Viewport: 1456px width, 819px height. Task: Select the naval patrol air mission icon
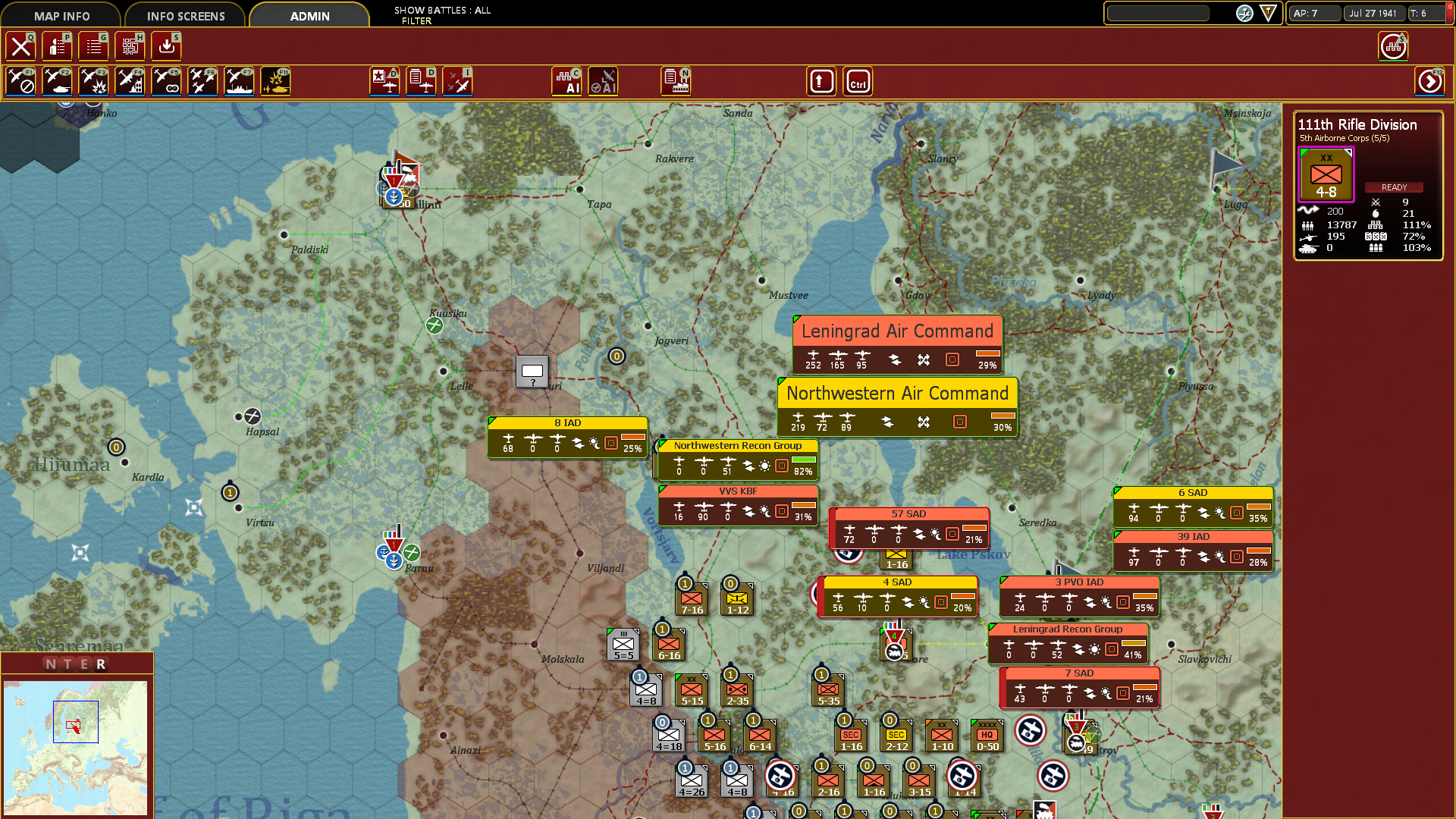click(239, 81)
